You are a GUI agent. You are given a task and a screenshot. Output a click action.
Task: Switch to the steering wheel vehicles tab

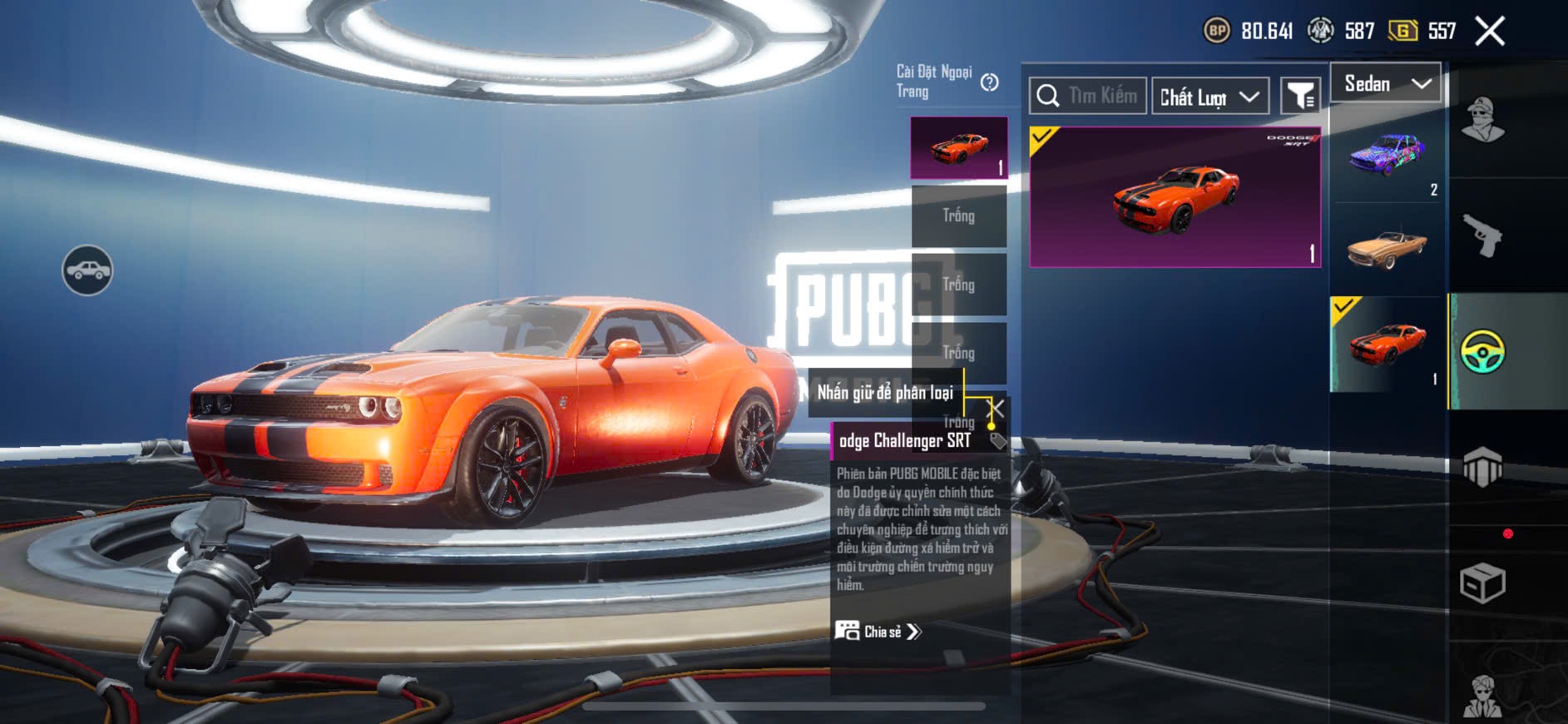point(1482,351)
